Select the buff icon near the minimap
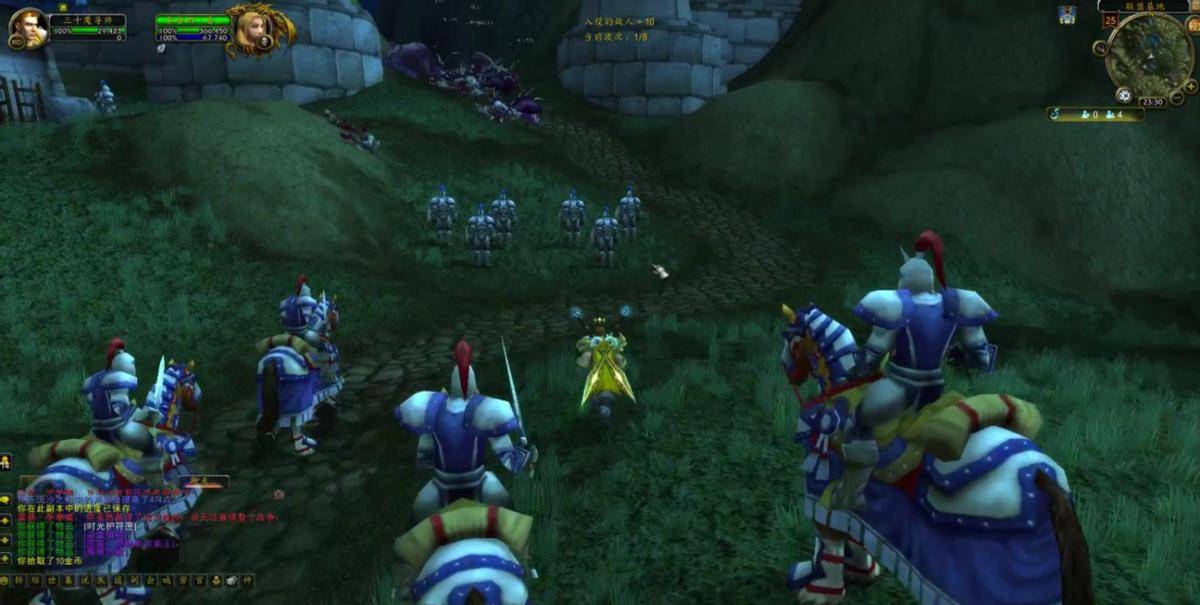 coord(1068,14)
